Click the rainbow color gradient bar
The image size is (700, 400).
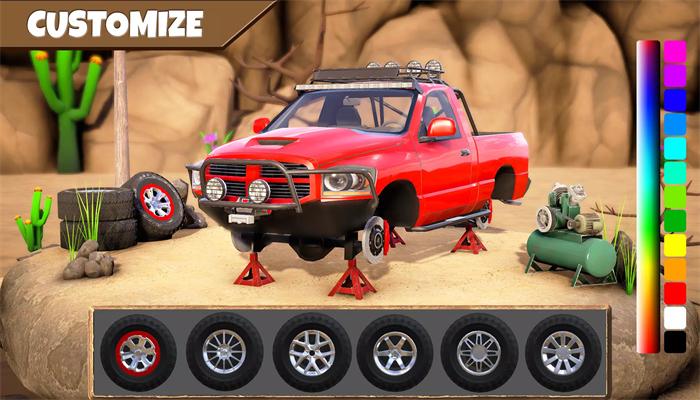point(648,196)
